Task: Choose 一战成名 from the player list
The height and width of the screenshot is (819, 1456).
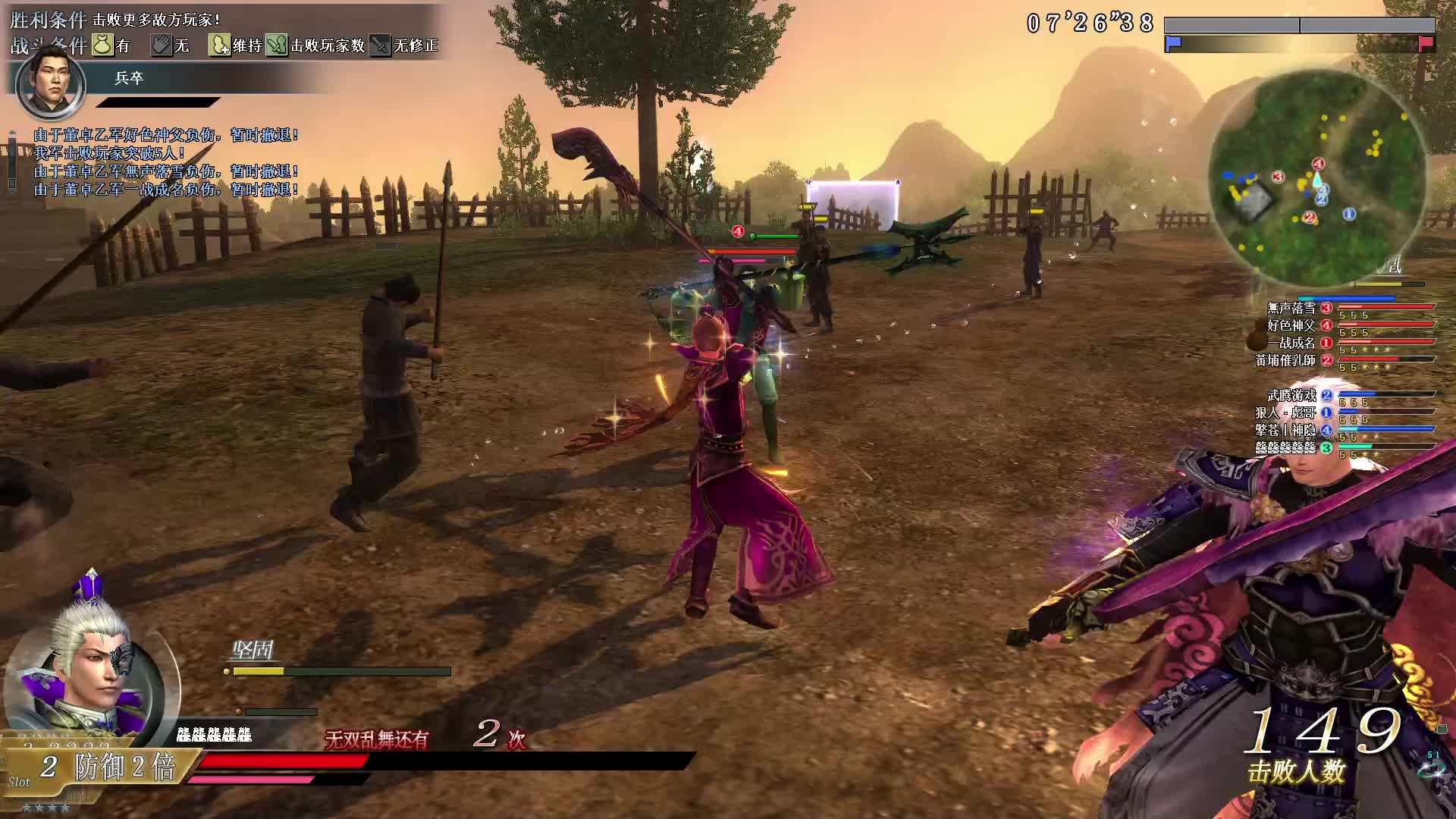Action: tap(1291, 343)
